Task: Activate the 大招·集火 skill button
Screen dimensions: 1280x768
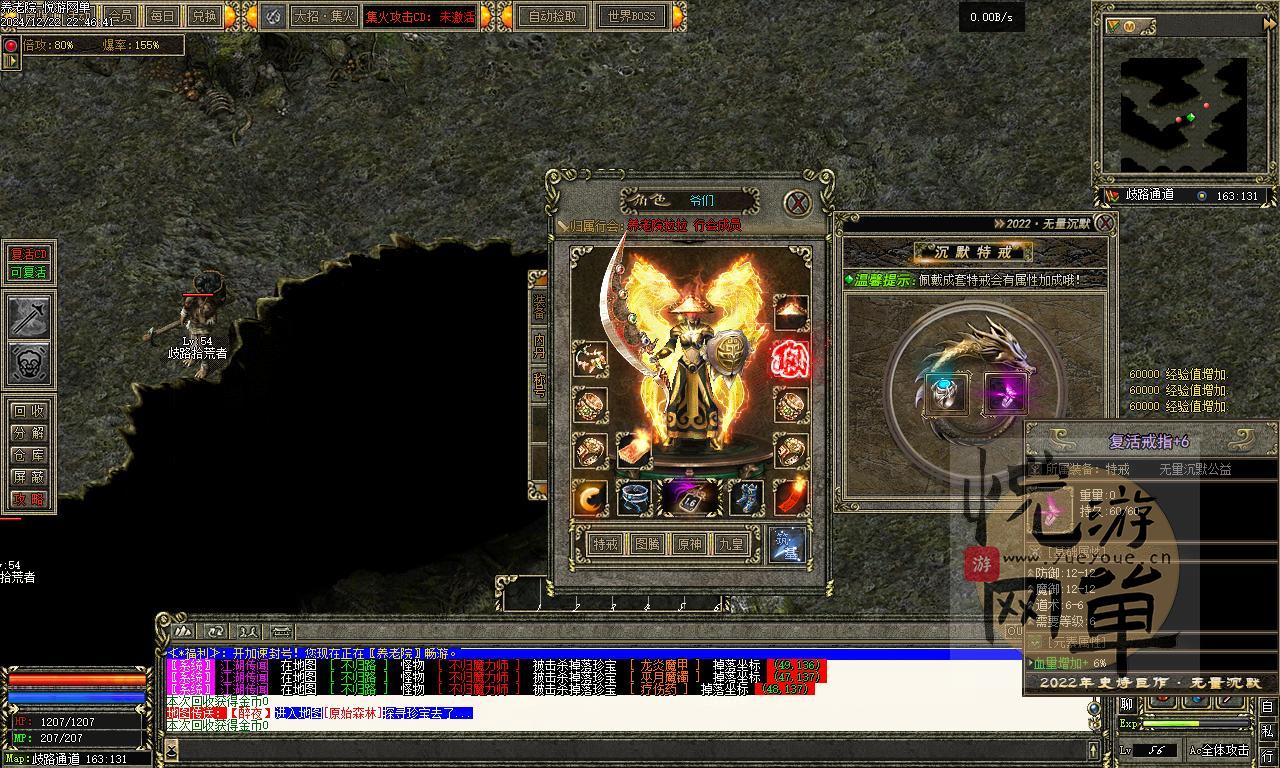Action: 323,16
